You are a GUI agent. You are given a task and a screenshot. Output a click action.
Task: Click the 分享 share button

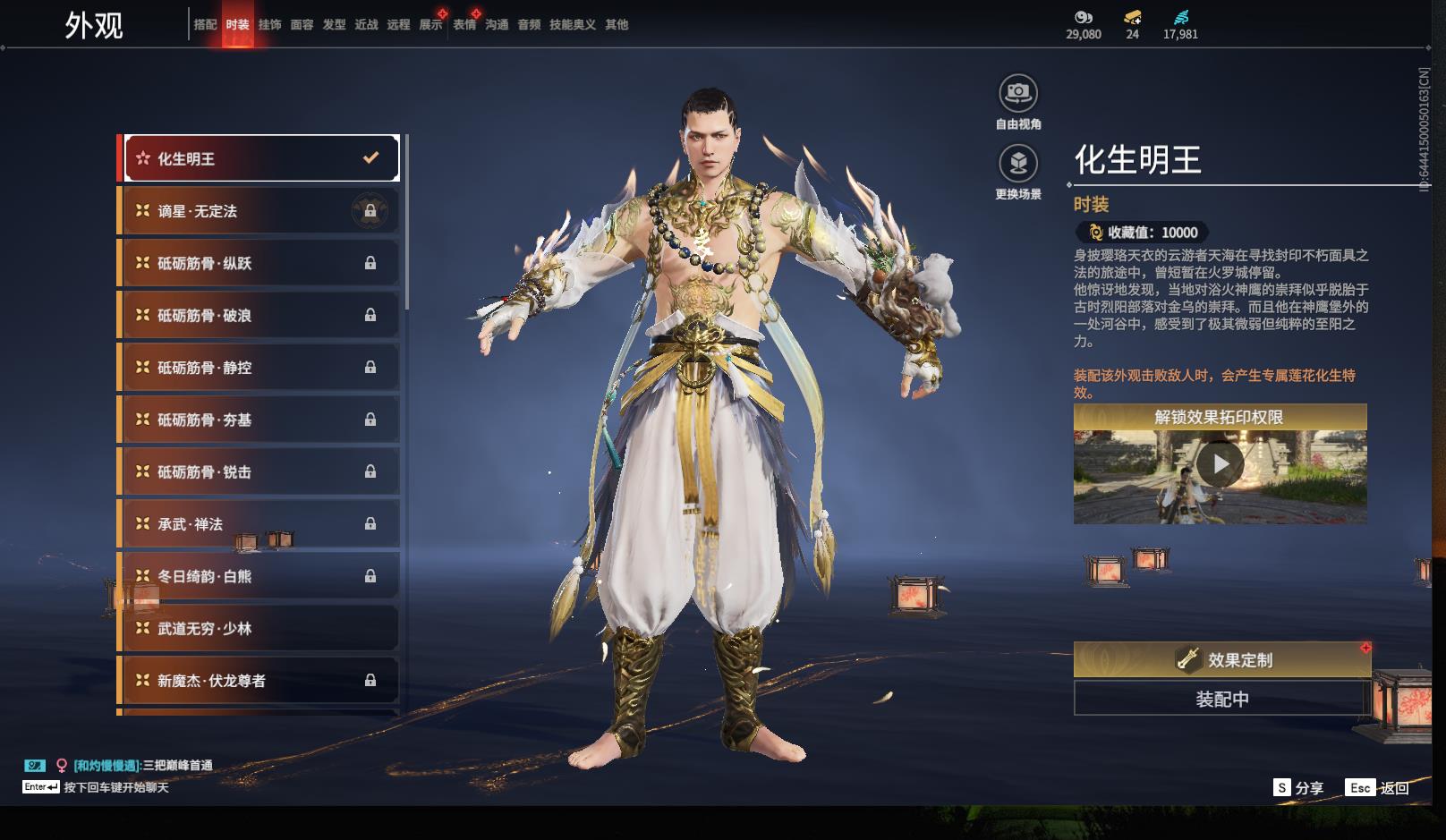pyautogui.click(x=1298, y=787)
